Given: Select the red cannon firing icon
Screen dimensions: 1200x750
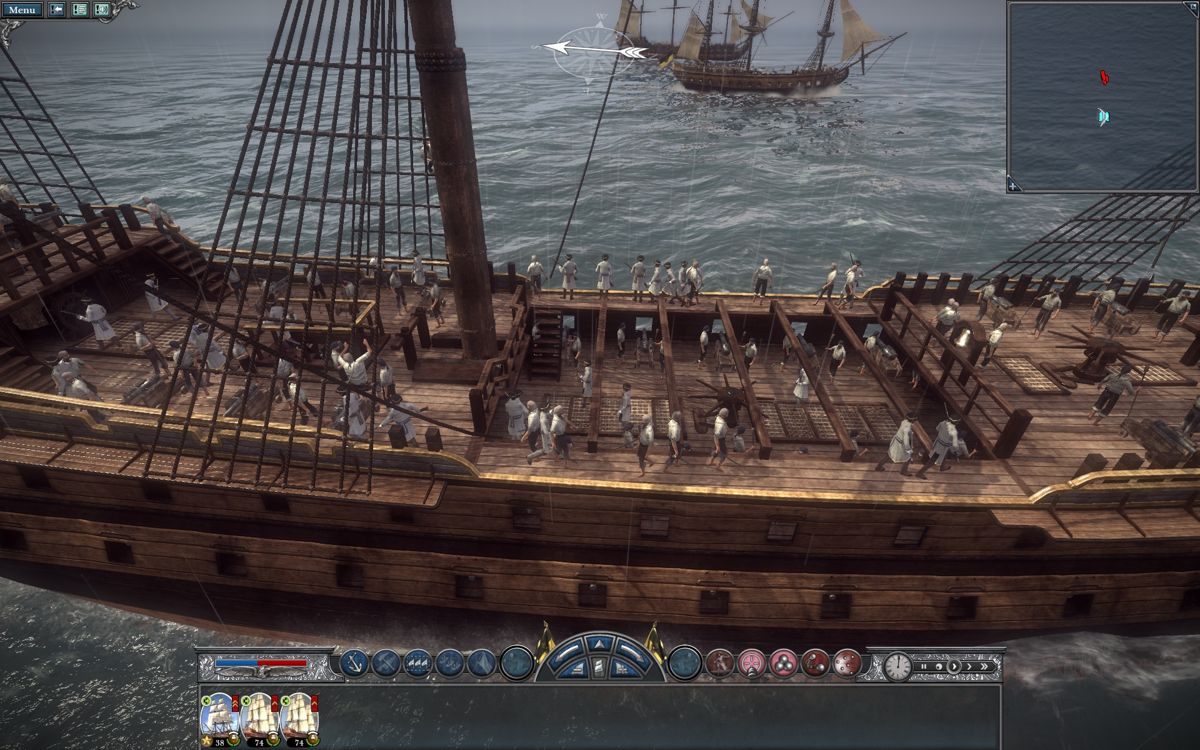Looking at the screenshot, I should (719, 662).
